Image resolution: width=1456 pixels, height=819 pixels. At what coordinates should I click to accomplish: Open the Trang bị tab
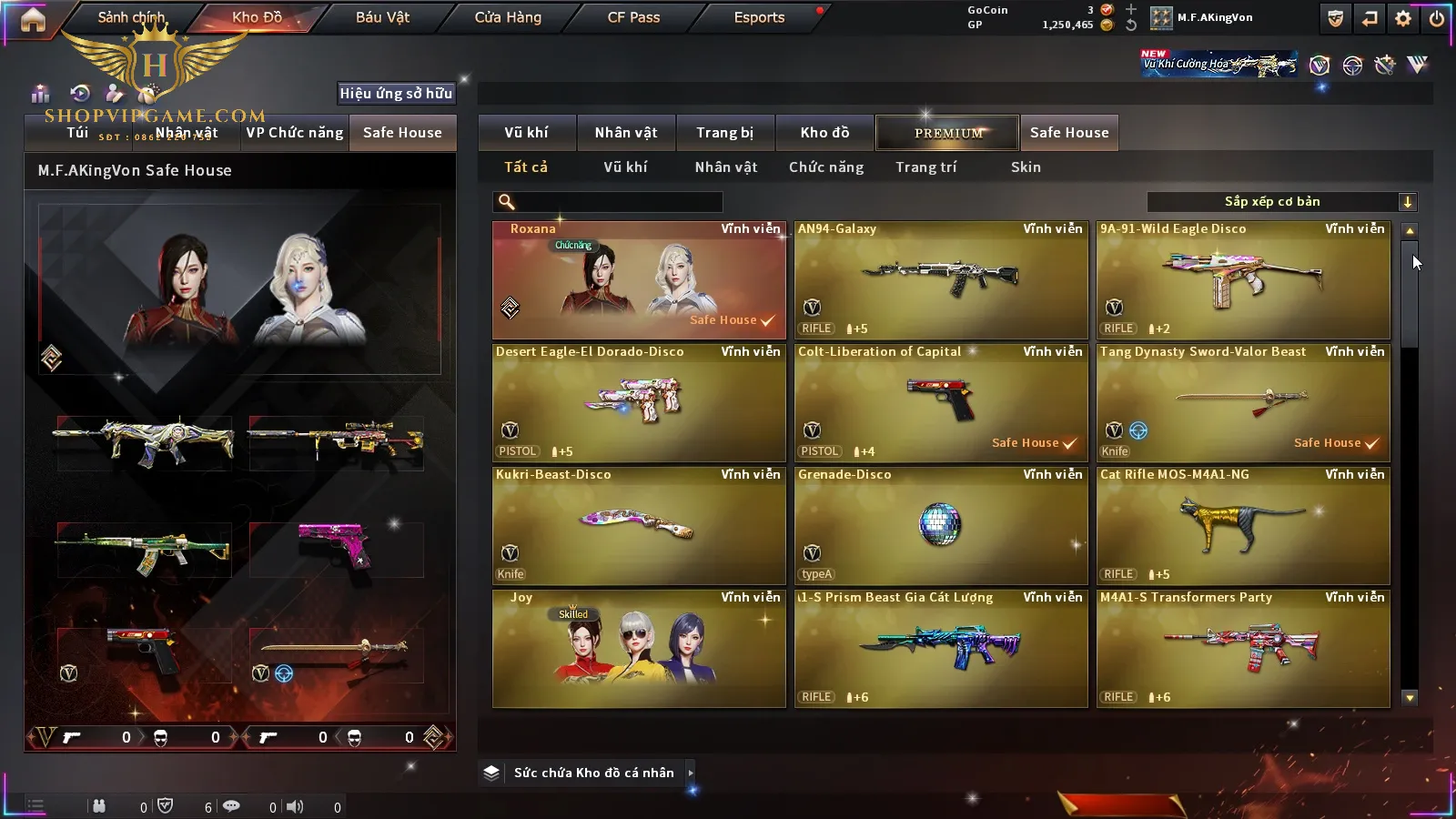[x=724, y=133]
